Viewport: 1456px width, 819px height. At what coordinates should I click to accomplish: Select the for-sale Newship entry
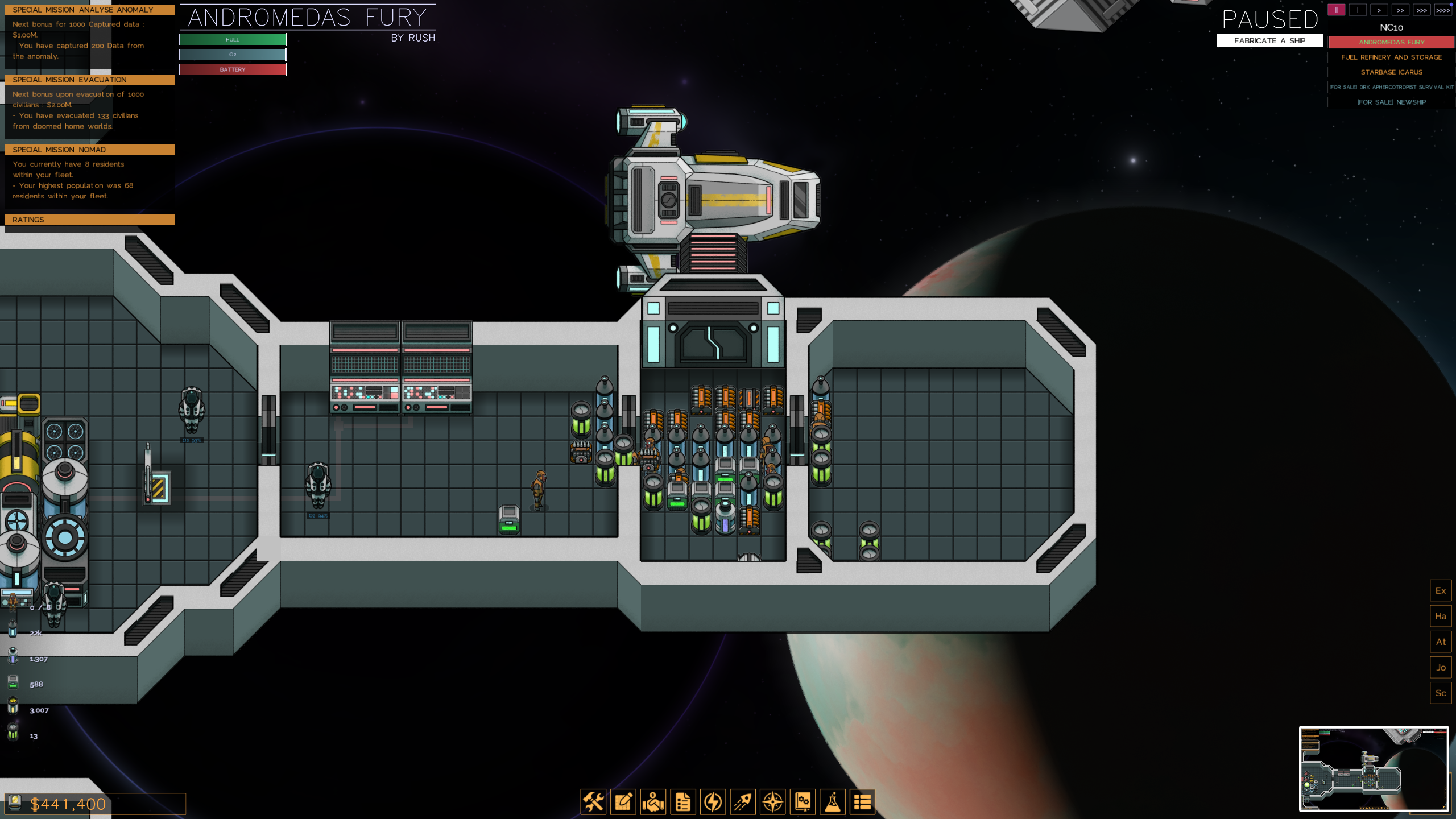click(1391, 102)
